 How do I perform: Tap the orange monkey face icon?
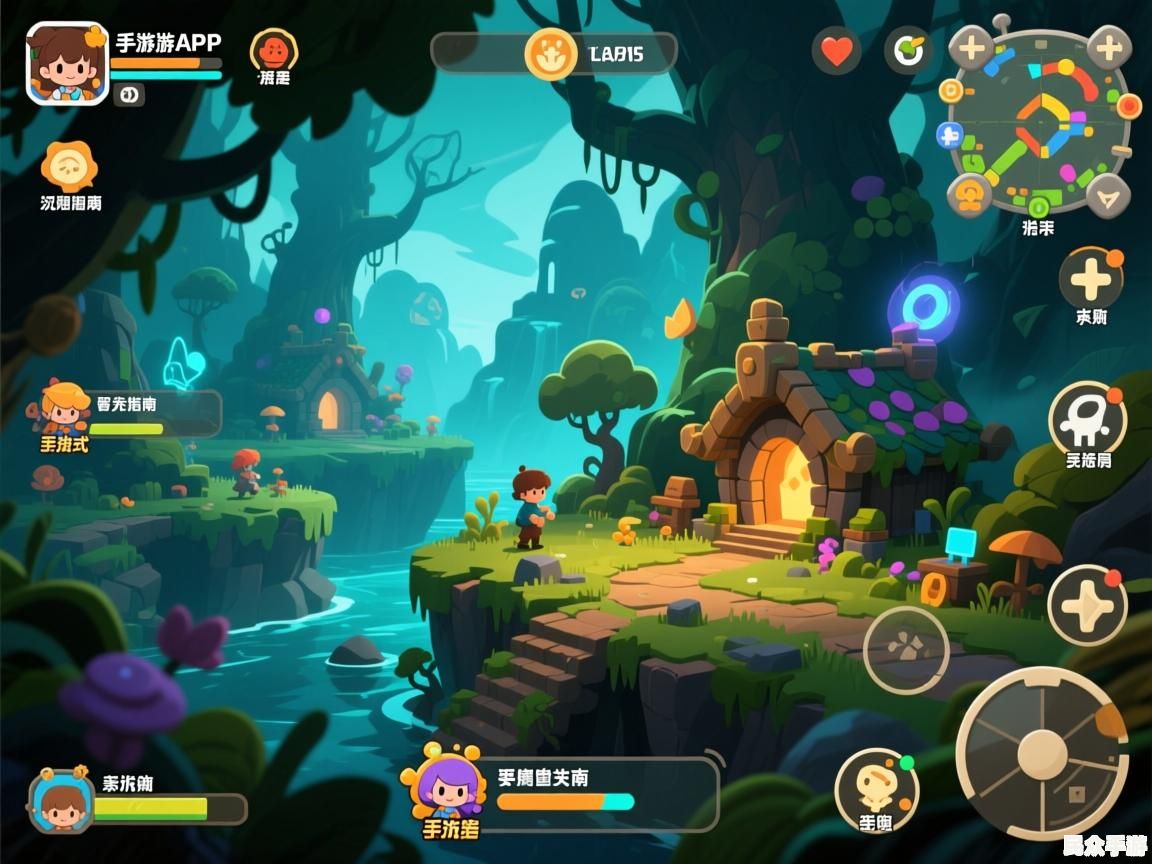(273, 49)
